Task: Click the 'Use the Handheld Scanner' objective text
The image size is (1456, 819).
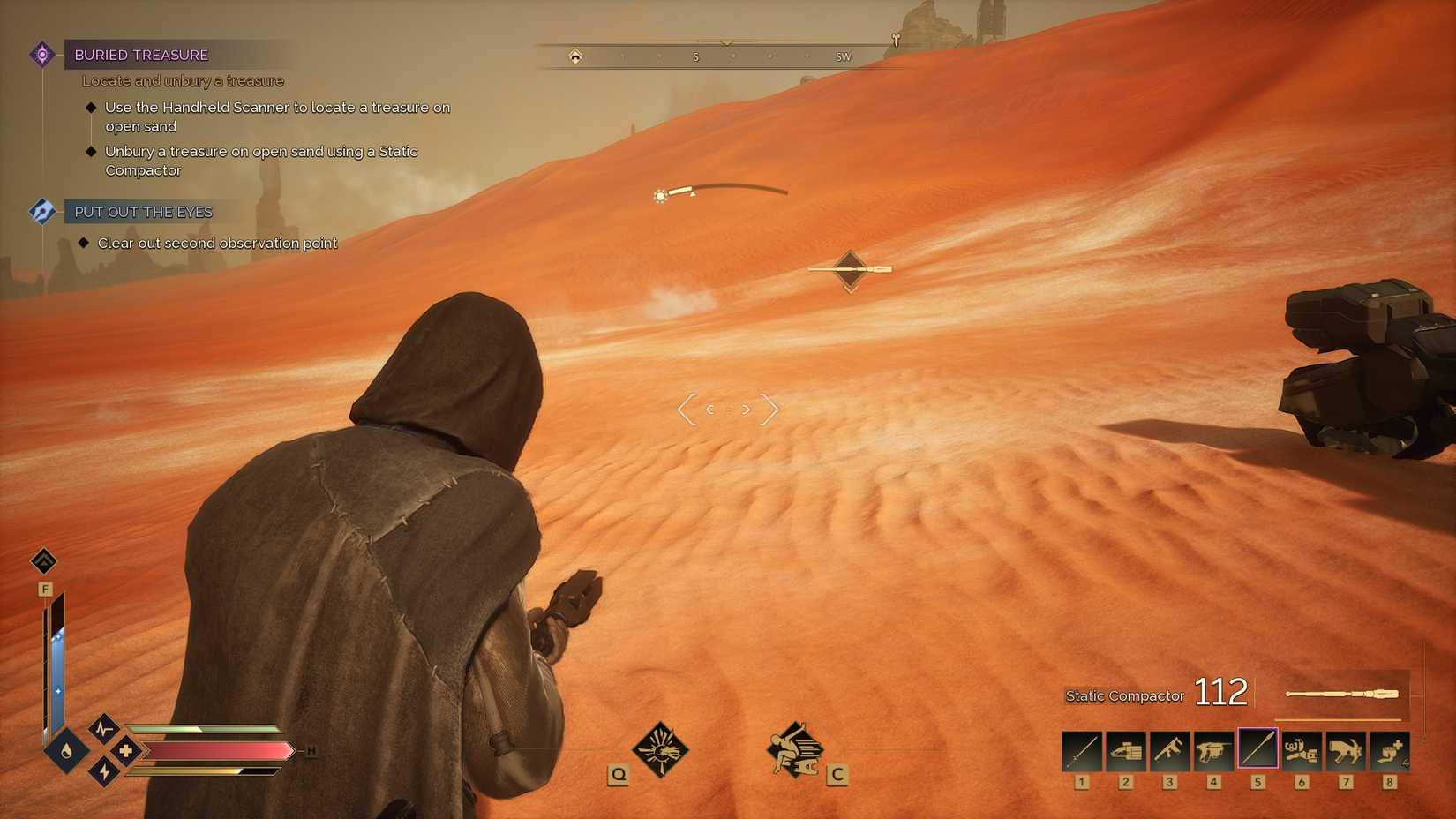Action: pyautogui.click(x=276, y=108)
